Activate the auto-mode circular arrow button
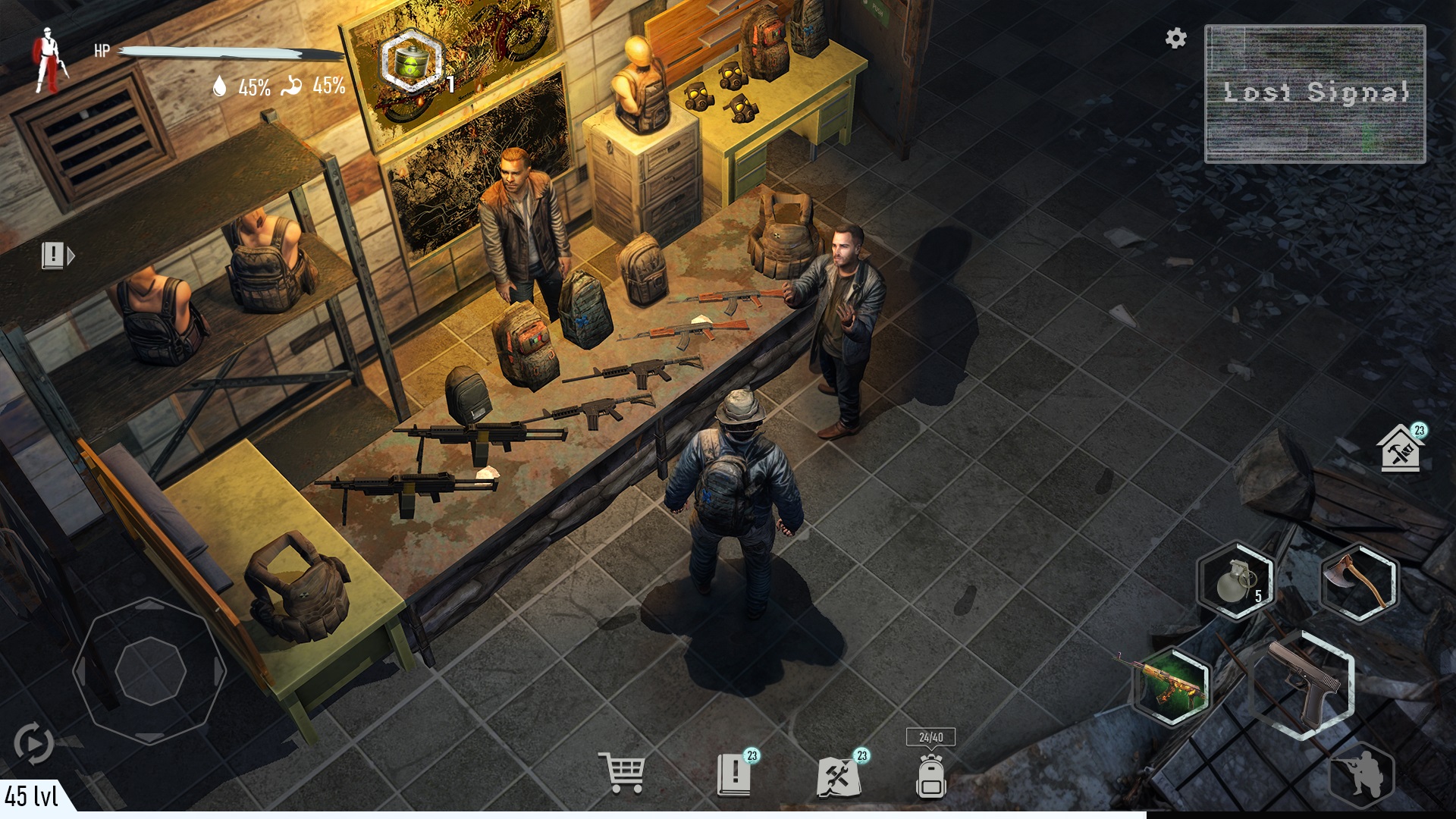1456x819 pixels. 33,744
